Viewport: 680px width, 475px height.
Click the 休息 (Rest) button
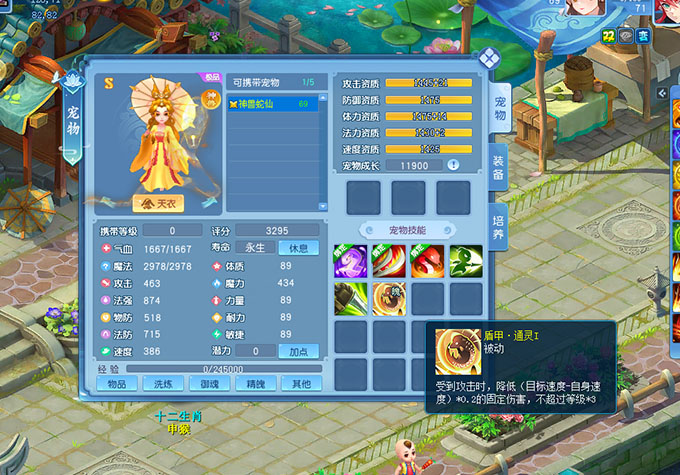coord(298,247)
